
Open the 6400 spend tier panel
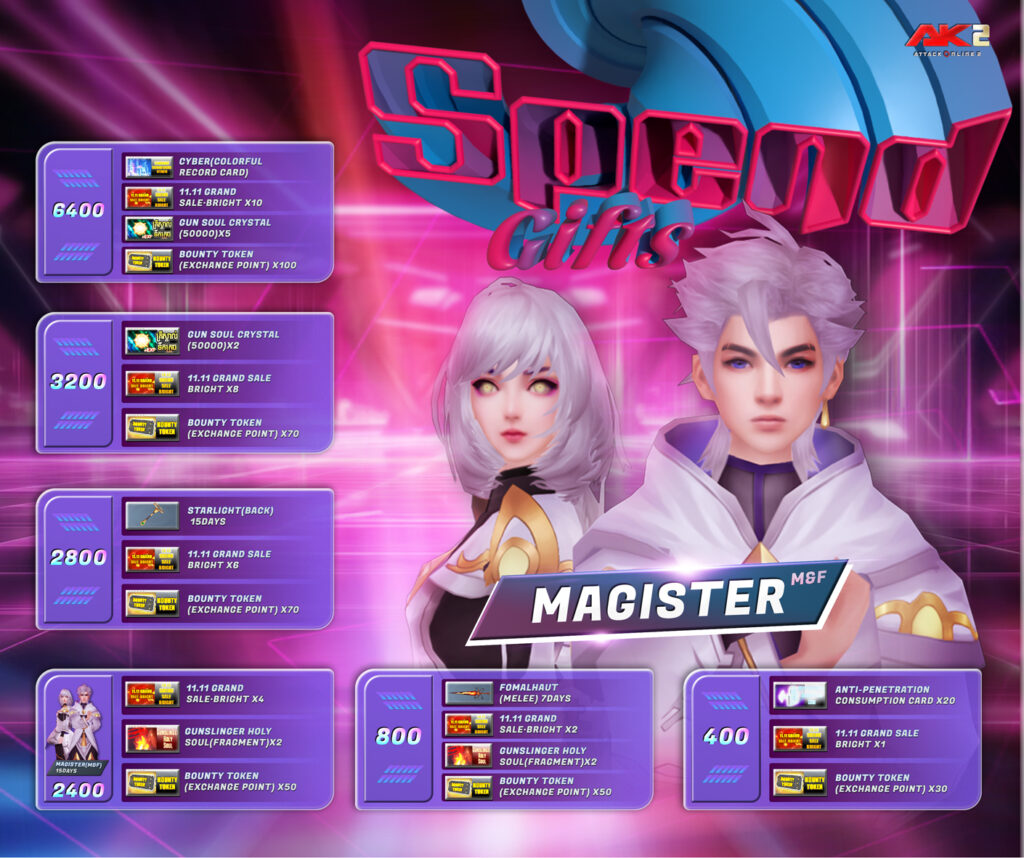coord(78,211)
